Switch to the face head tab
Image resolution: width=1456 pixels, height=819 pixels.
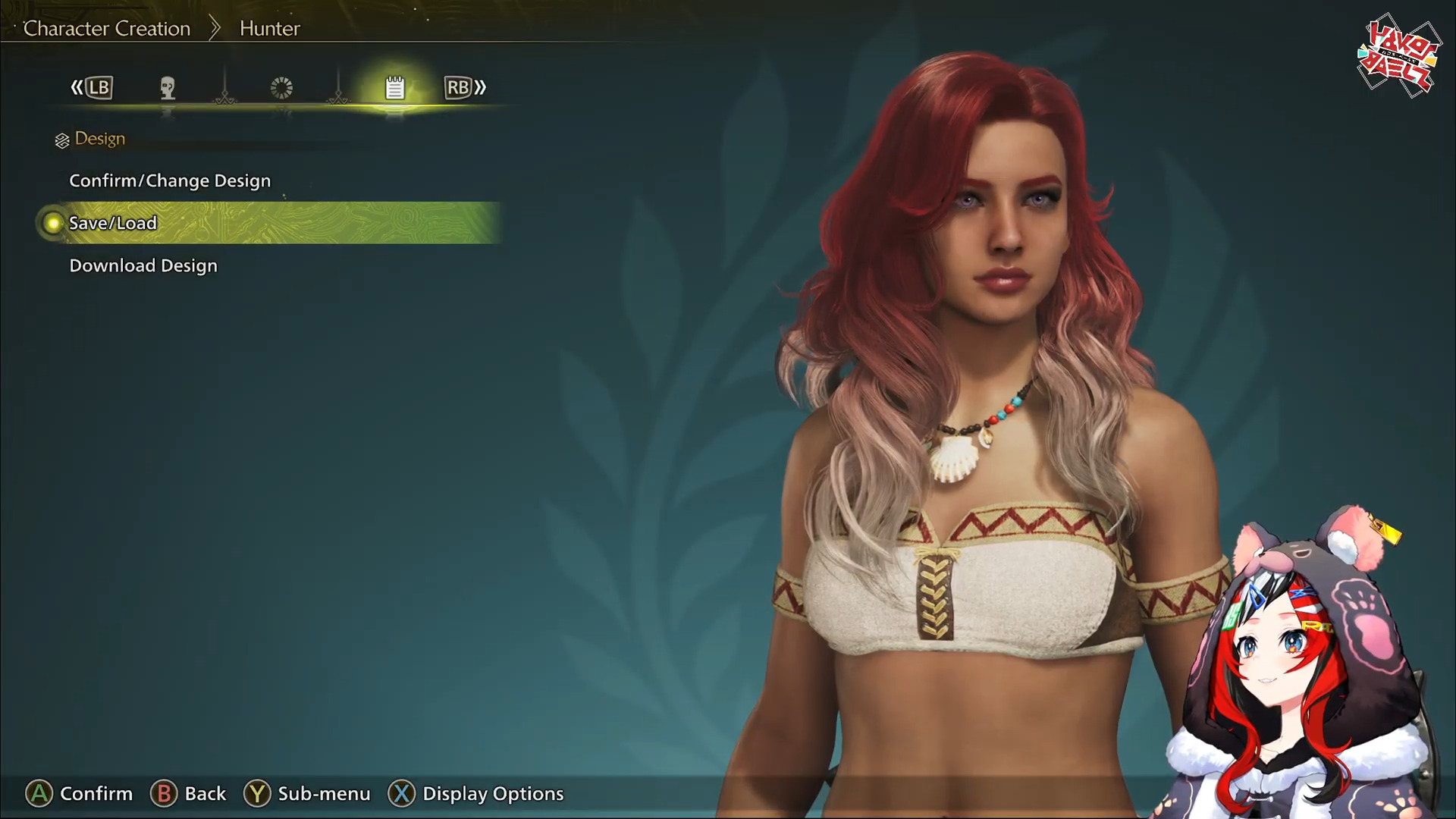point(168,88)
